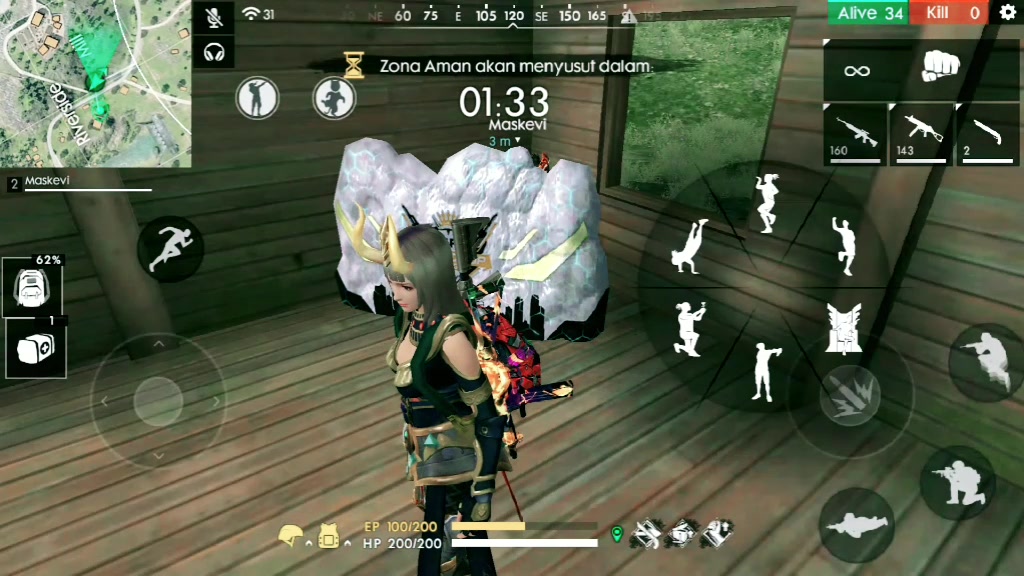The width and height of the screenshot is (1024, 576).
Task: Tap the green location pin icon
Action: tap(617, 534)
